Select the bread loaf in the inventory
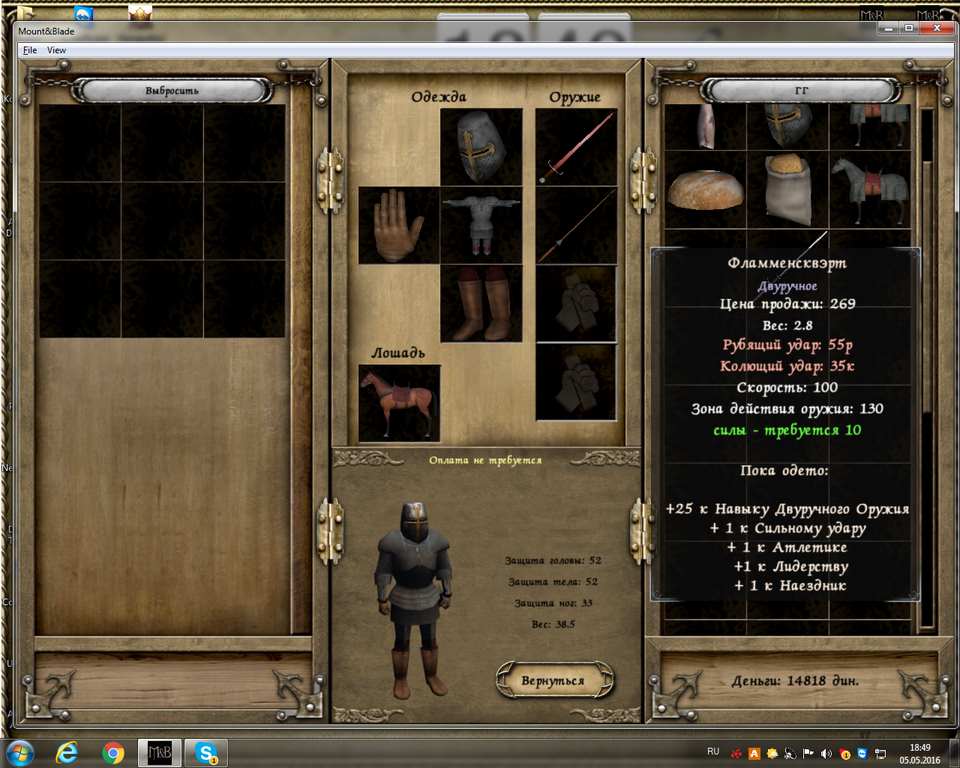Viewport: 960px width, 768px height. click(x=705, y=187)
